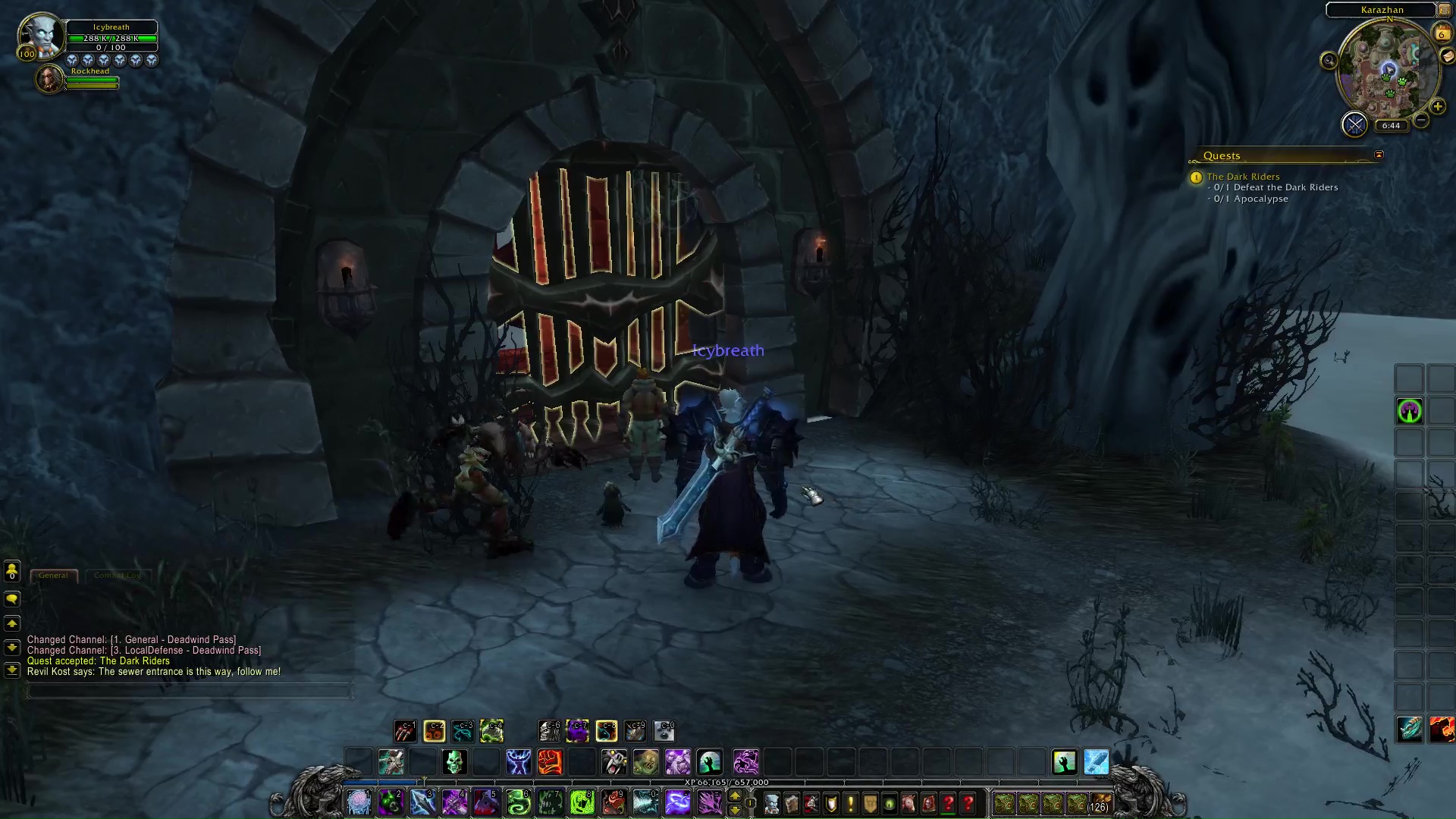
Task: Switch action bar page with up arrow
Action: pos(735,794)
